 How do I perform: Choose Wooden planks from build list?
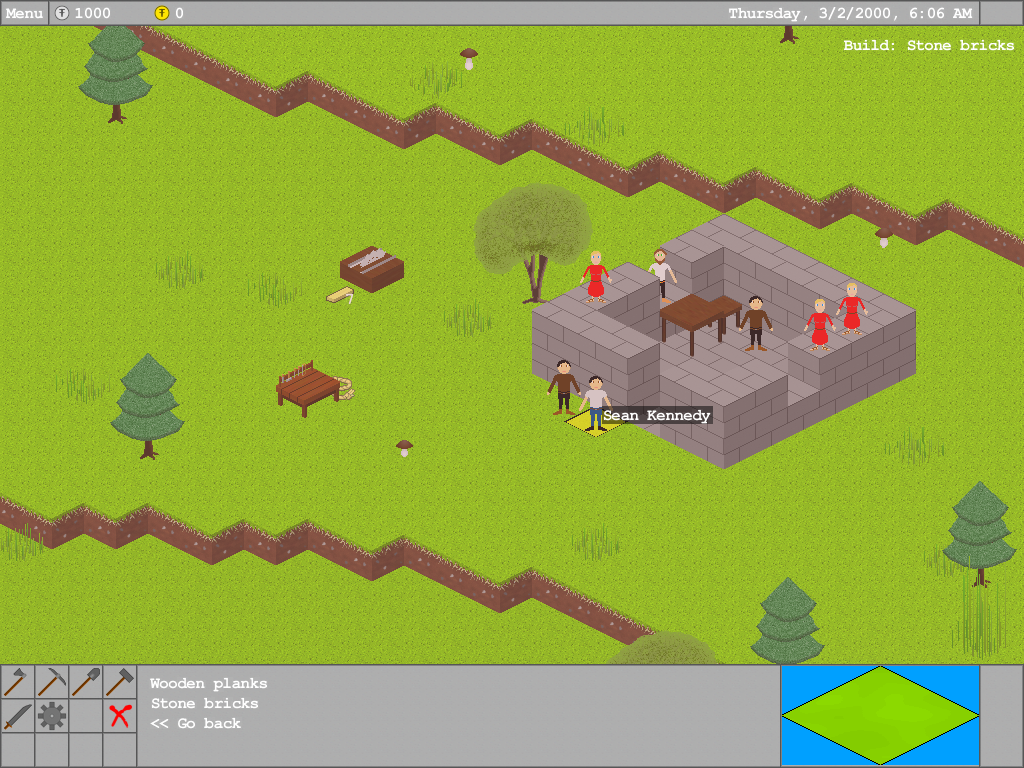point(209,684)
